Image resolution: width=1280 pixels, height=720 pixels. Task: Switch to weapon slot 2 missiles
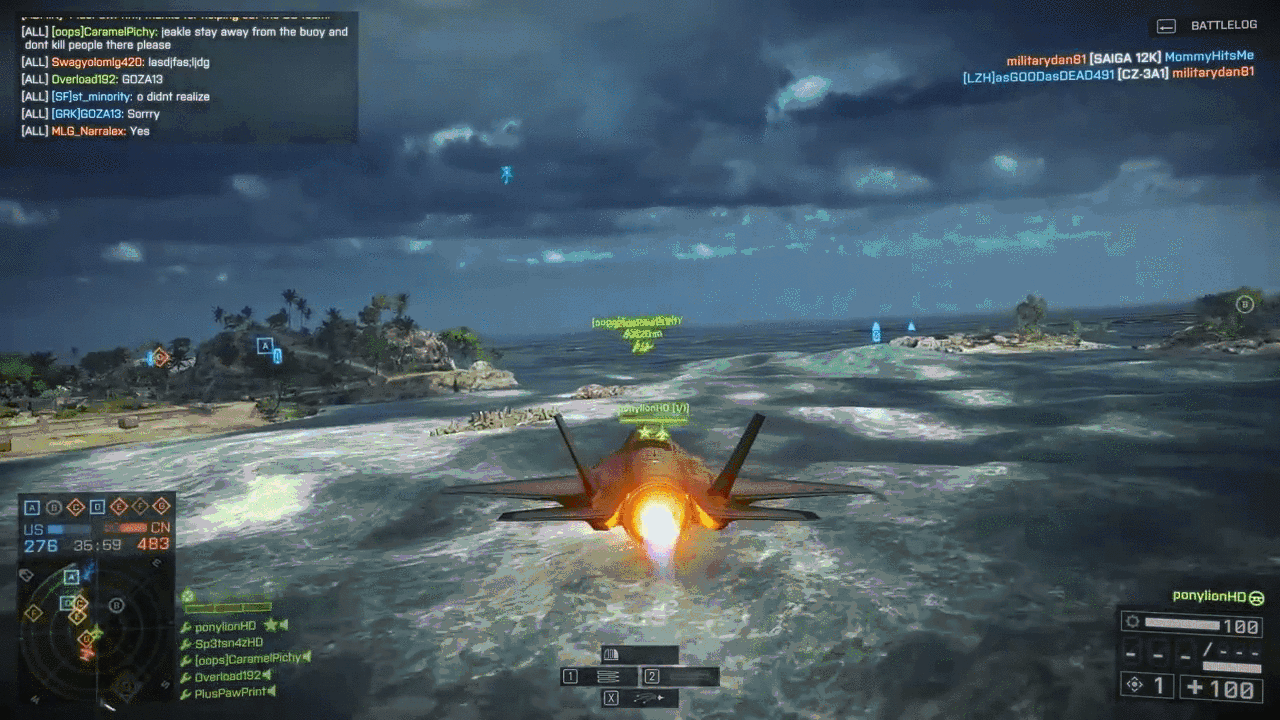pyautogui.click(x=680, y=677)
